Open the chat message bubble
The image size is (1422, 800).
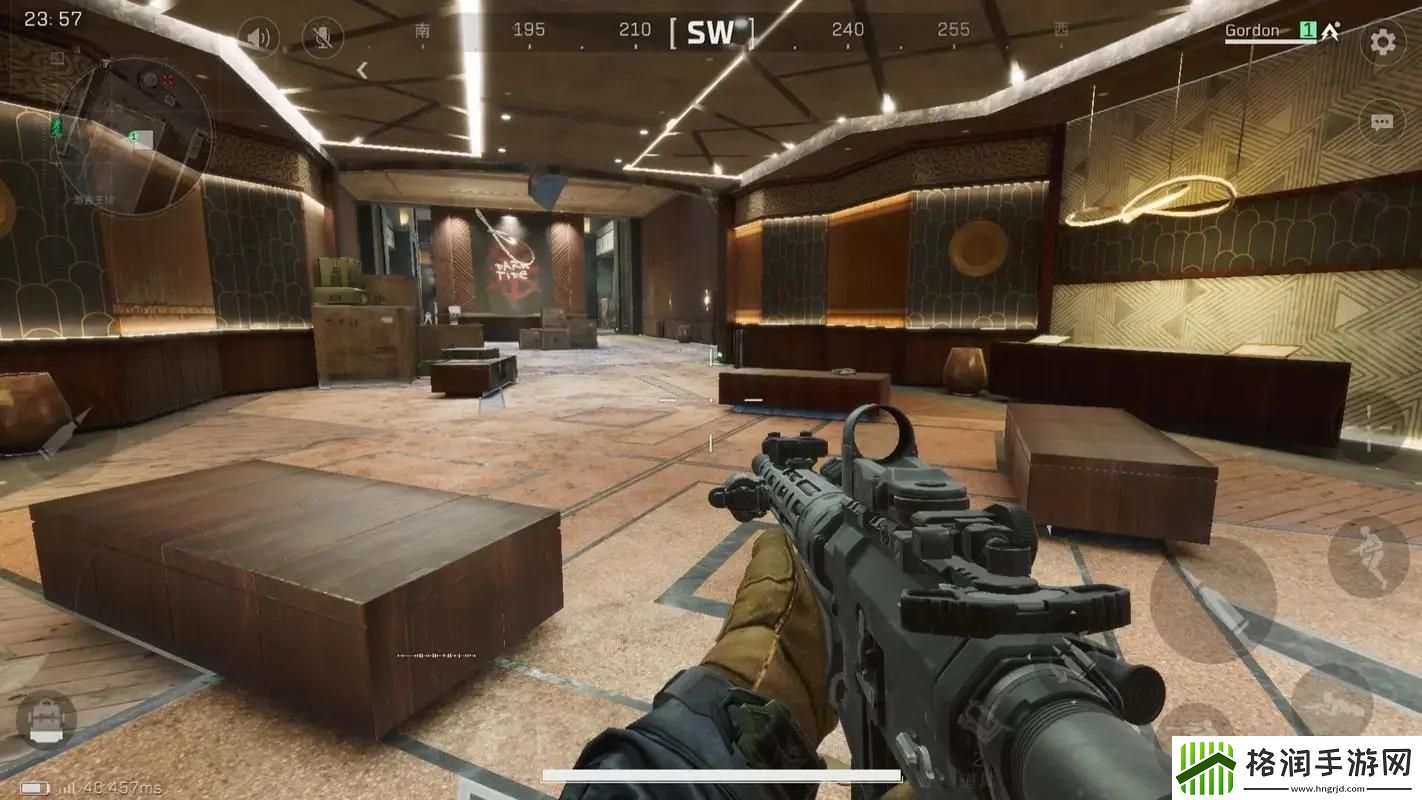pyautogui.click(x=1381, y=122)
